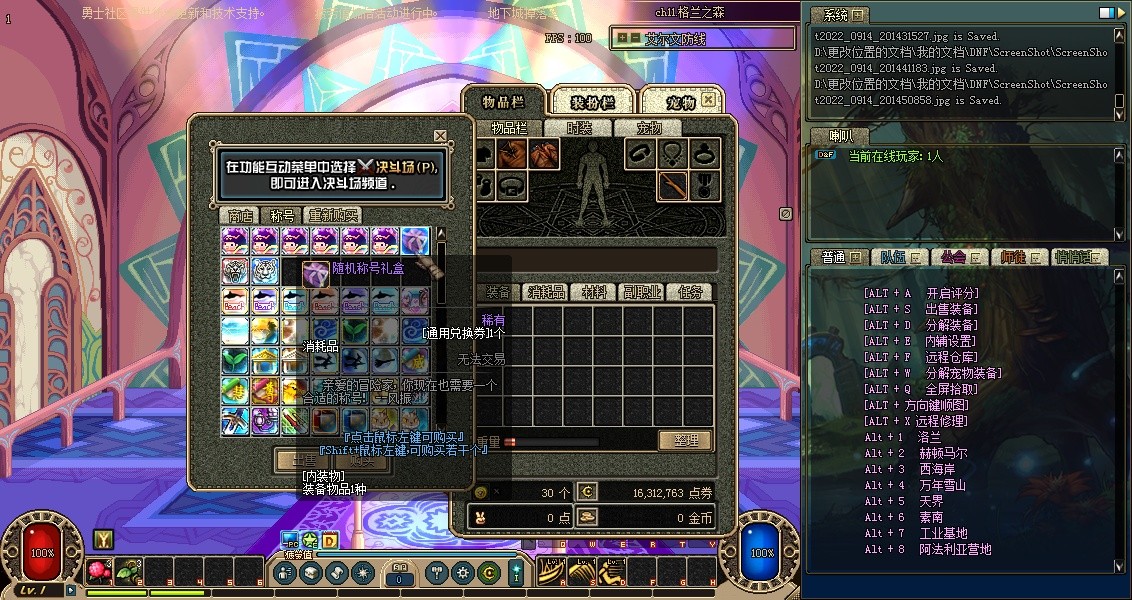Buy the white tiger title icon

tap(265, 270)
